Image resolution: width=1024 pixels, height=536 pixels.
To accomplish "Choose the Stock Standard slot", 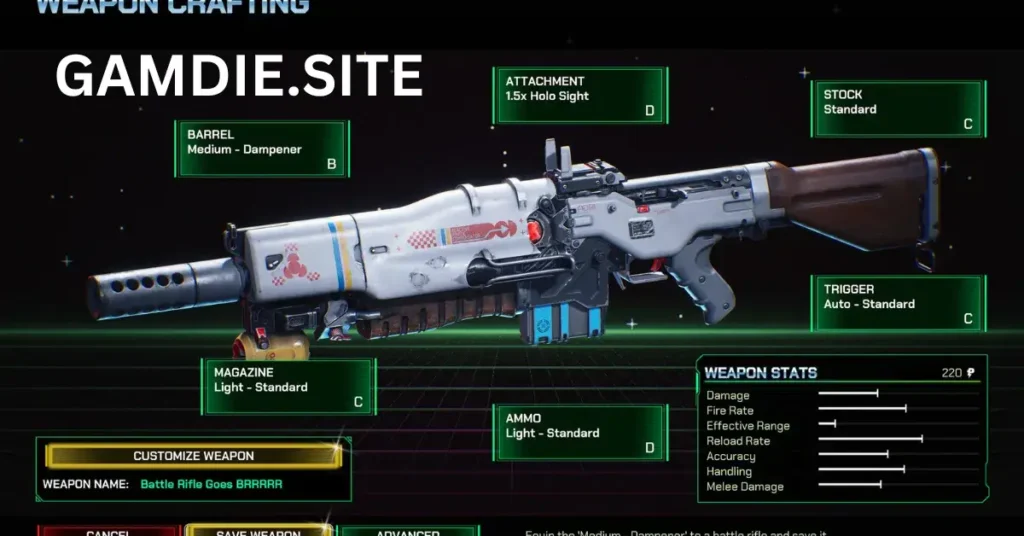I will (x=898, y=109).
